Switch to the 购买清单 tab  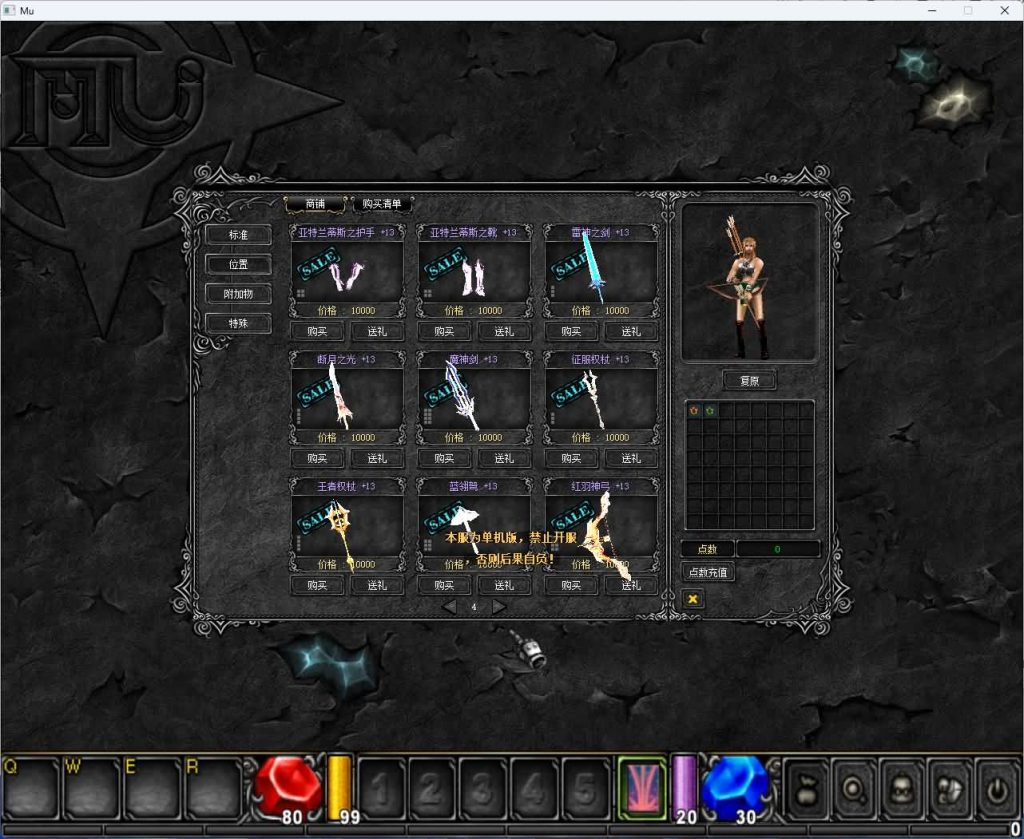(x=382, y=204)
